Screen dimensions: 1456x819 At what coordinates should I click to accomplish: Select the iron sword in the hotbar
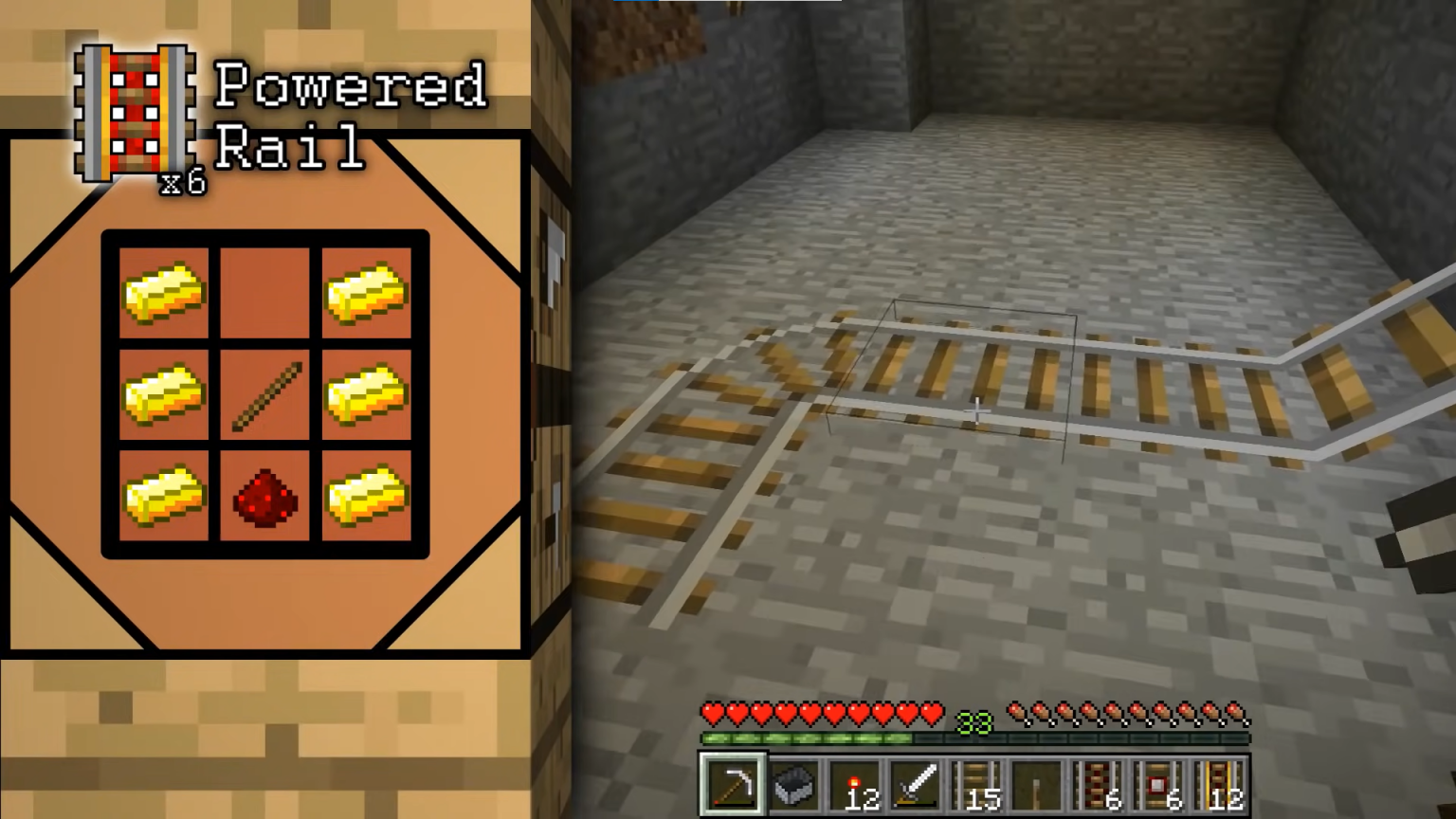[915, 785]
